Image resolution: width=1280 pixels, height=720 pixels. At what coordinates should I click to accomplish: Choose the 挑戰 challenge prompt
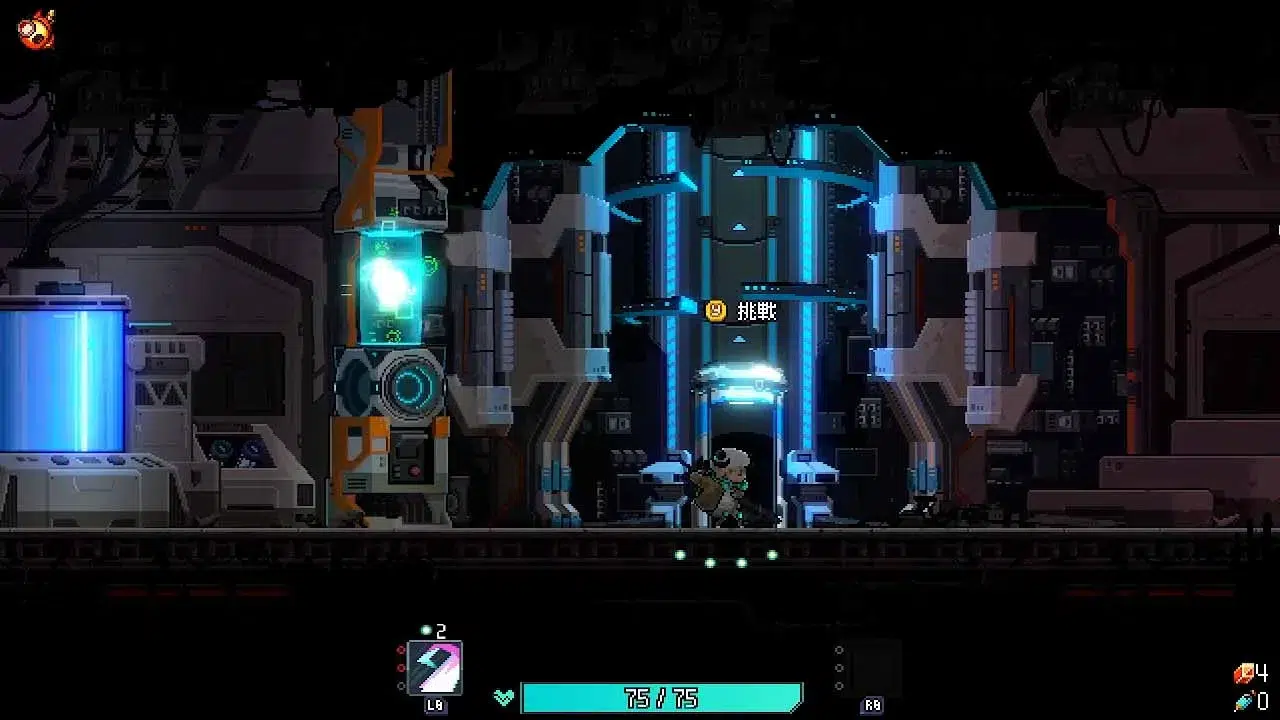[x=742, y=311]
